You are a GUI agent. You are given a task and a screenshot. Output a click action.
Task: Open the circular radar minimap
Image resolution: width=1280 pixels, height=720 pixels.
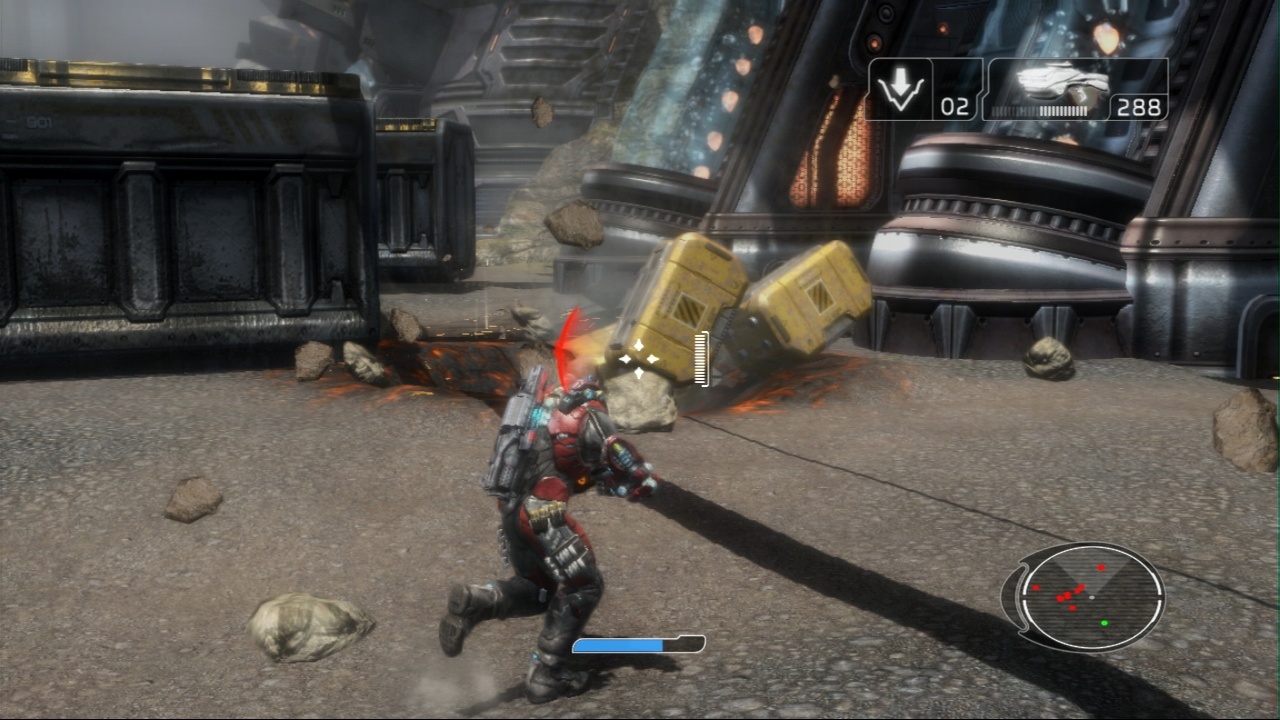click(x=1090, y=597)
